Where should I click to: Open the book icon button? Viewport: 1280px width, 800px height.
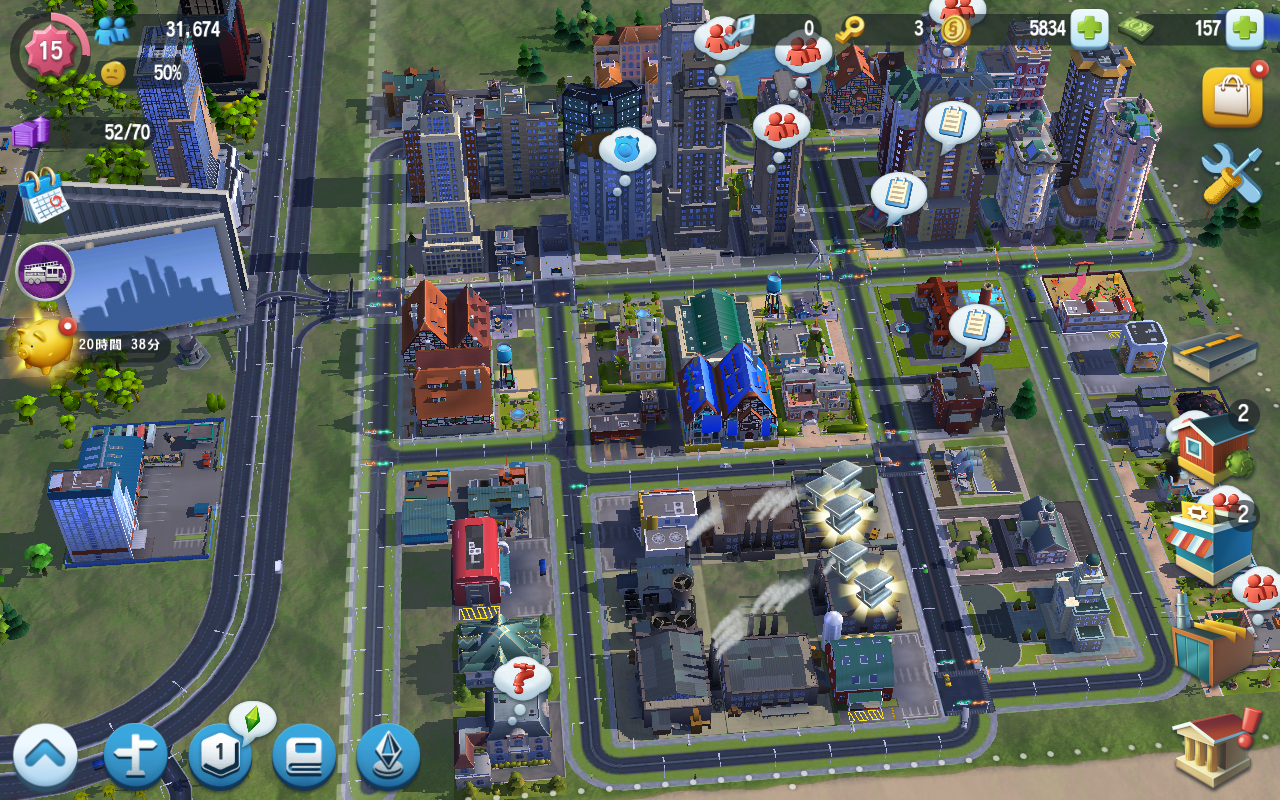304,757
